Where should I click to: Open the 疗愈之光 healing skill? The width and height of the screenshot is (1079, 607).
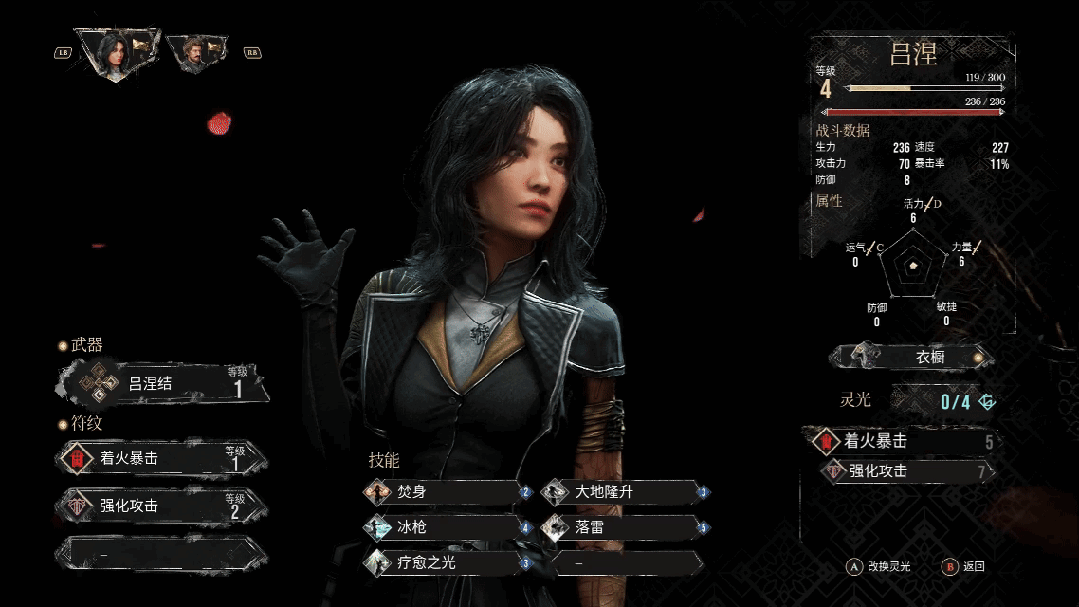[446, 563]
